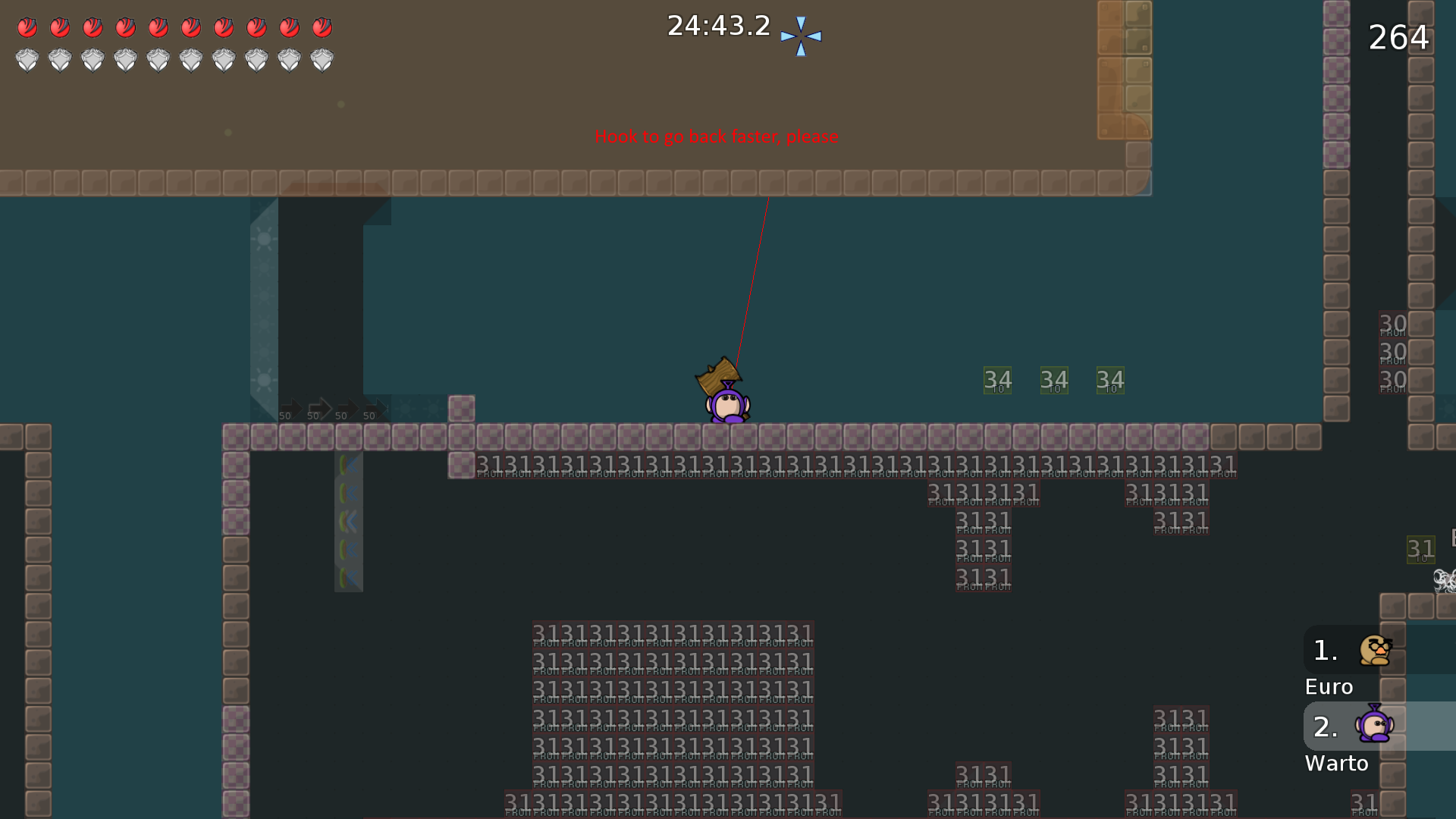Click the blue spectator crosshair beside the timer
This screenshot has width=1456, height=819.
[x=801, y=34]
